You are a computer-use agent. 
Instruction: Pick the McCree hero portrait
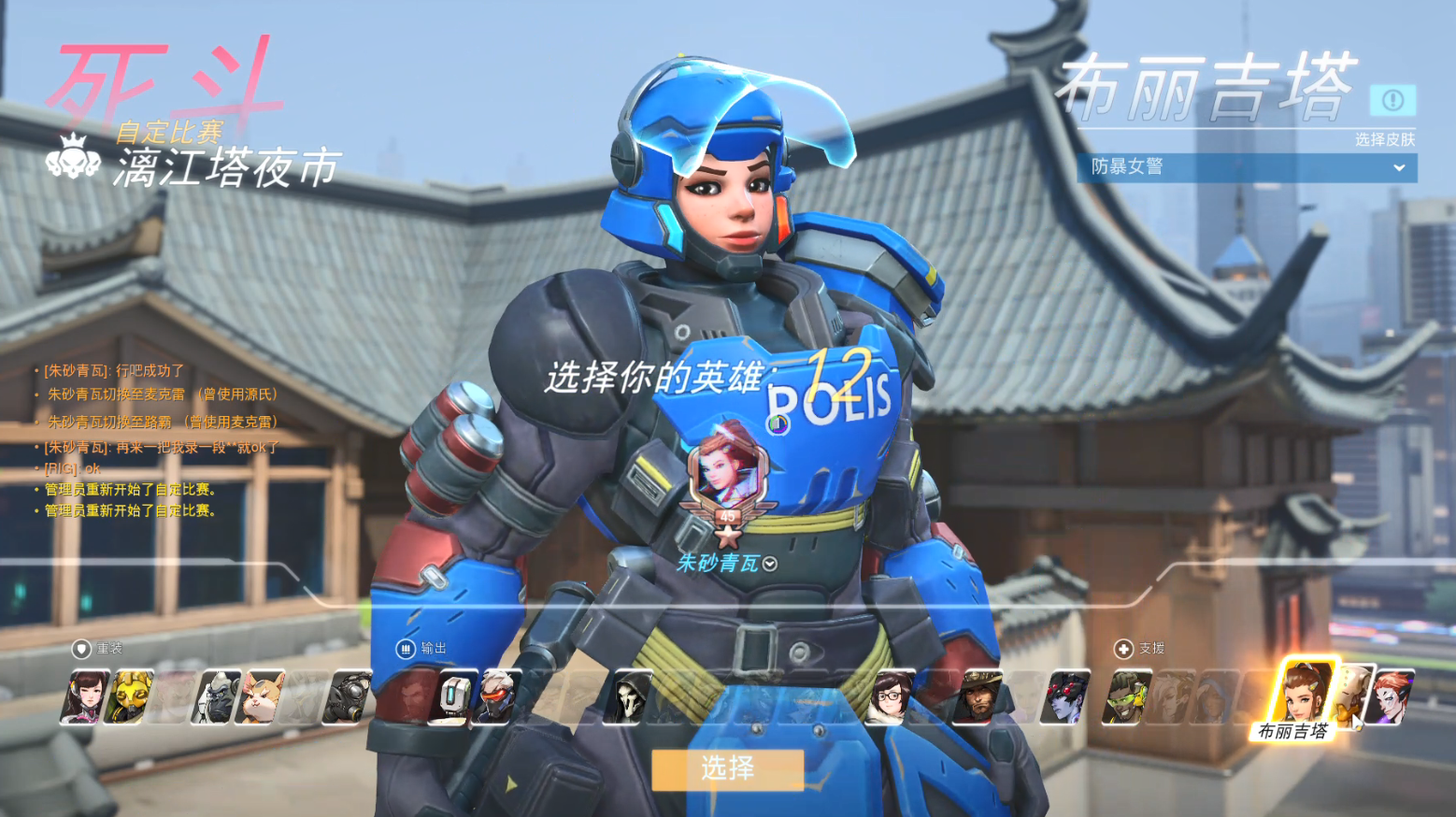978,697
